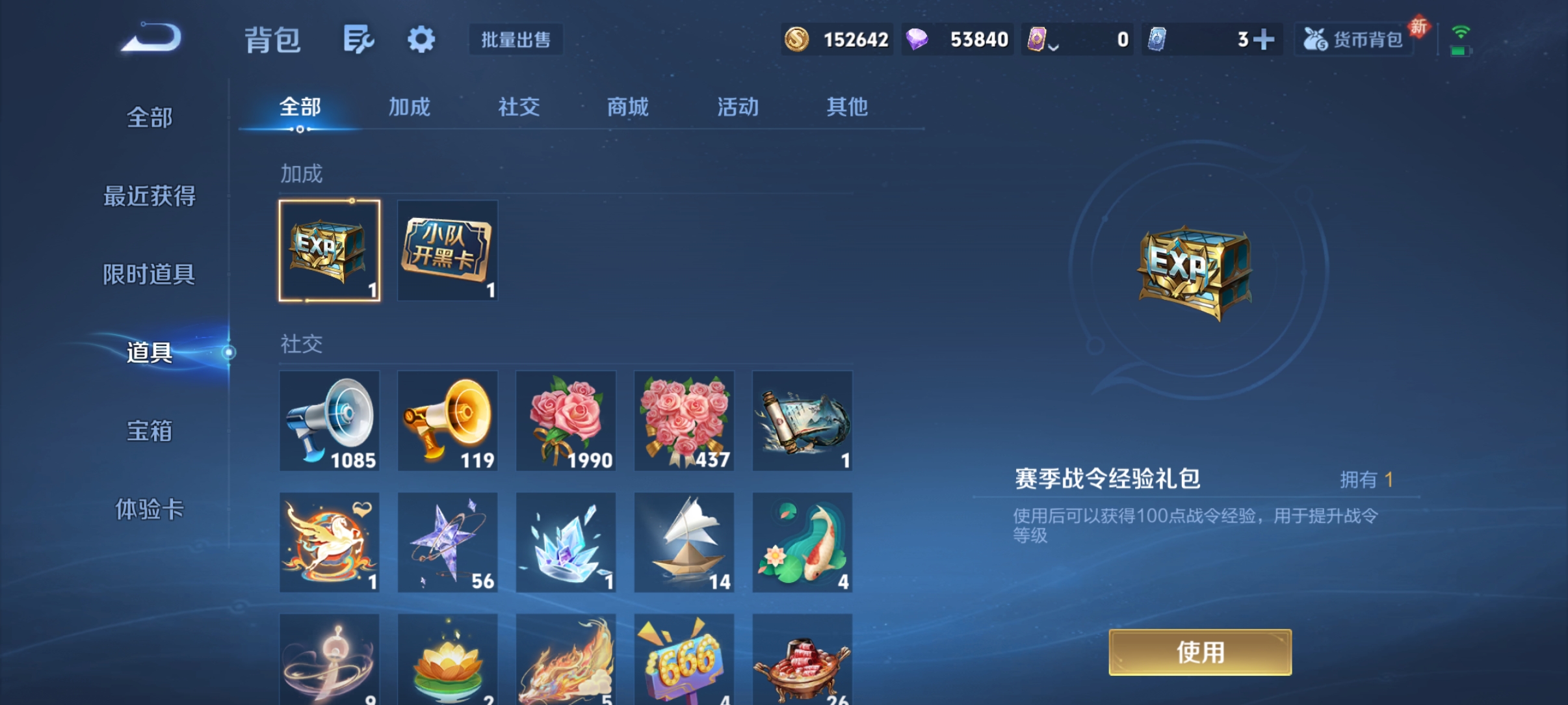1568x705 pixels.
Task: Click the gold coin currency icon
Action: coord(798,39)
